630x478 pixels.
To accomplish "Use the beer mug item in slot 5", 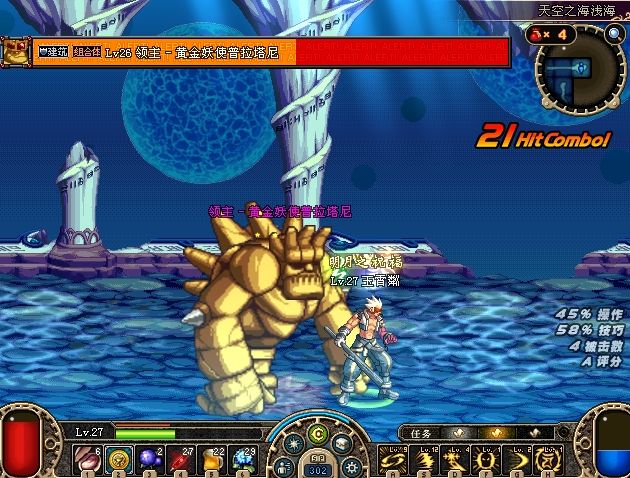I will pos(212,459).
